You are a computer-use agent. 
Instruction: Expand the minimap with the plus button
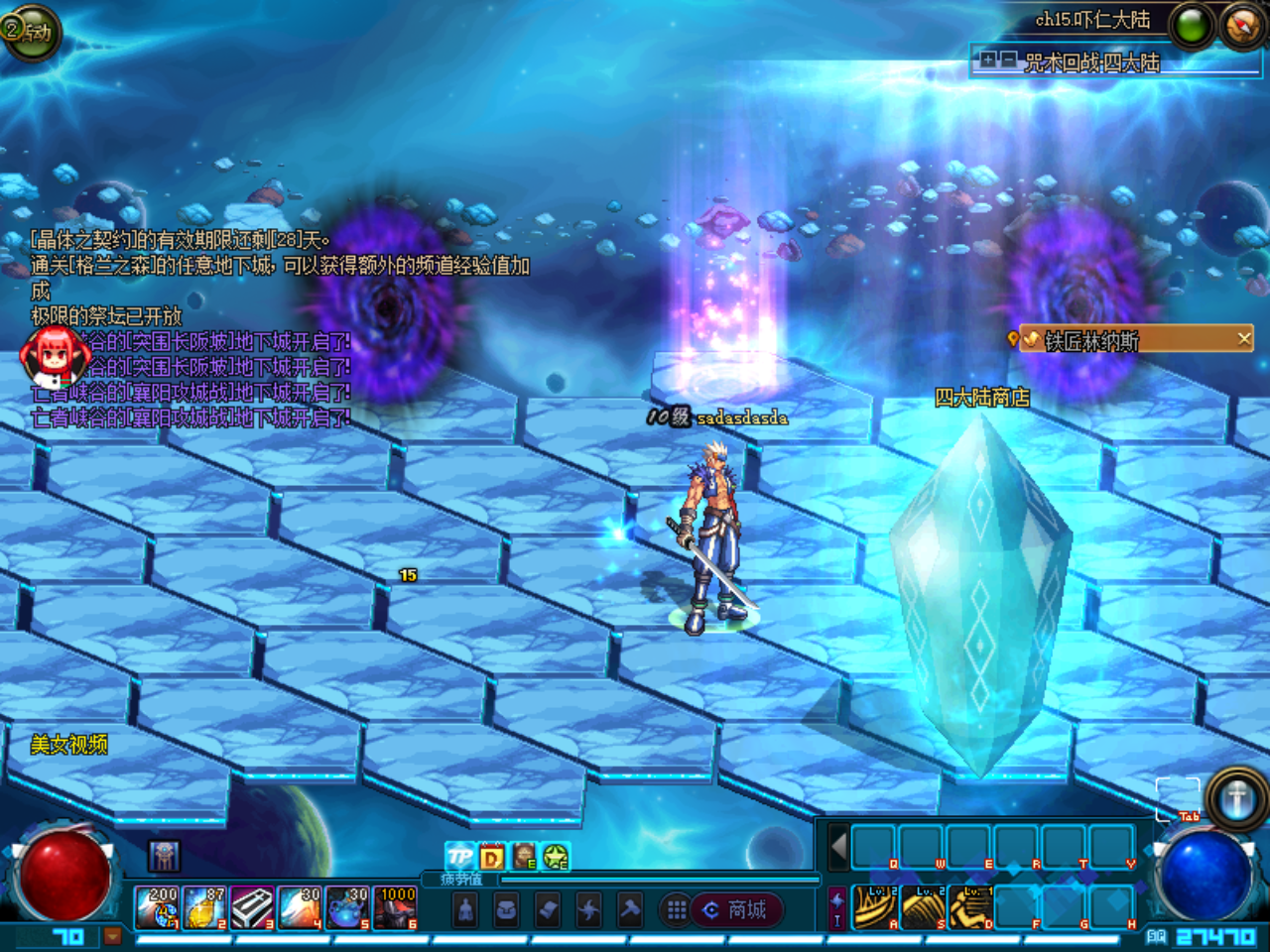click(988, 60)
